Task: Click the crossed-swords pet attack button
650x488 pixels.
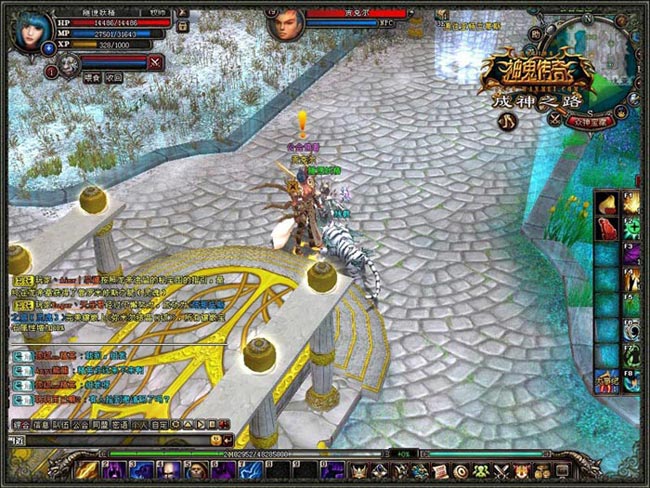Action: click(x=155, y=62)
